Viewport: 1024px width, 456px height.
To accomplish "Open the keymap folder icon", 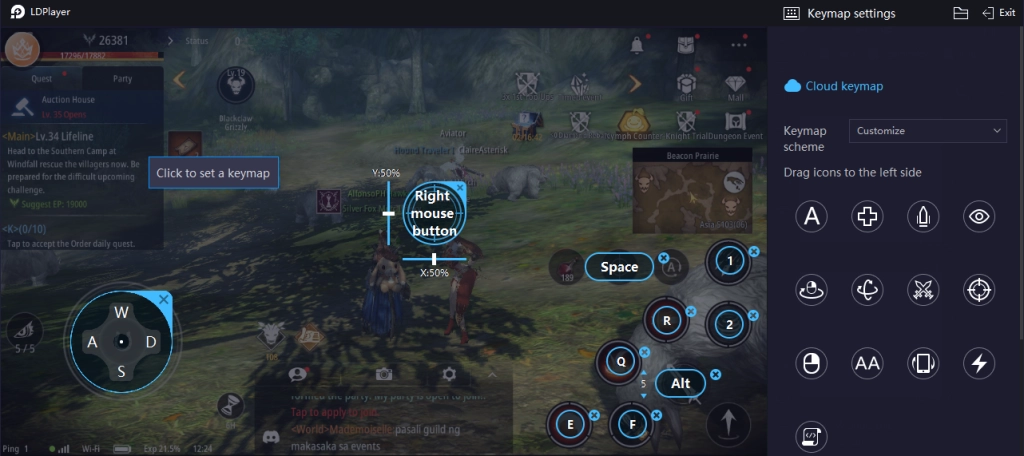I will 960,13.
